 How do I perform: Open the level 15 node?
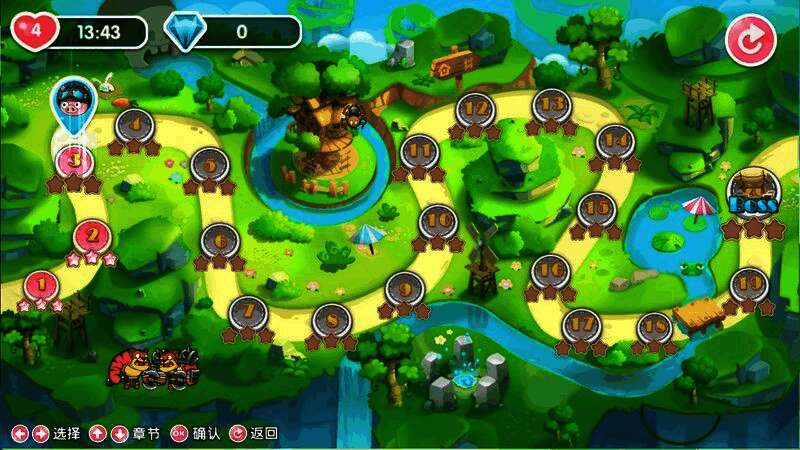596,208
